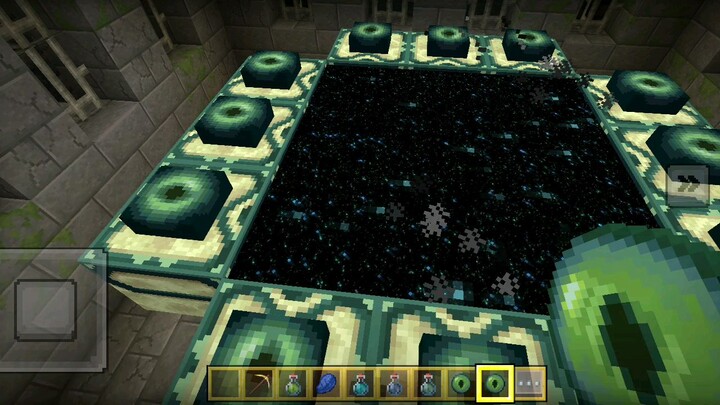Select the unhighlighted Eye of Ender slot
The width and height of the screenshot is (720, 405).
(x=461, y=384)
